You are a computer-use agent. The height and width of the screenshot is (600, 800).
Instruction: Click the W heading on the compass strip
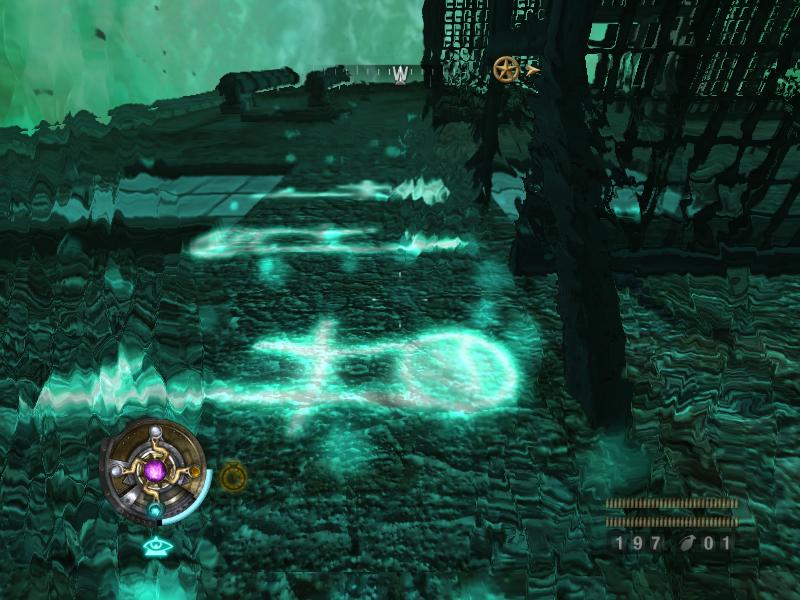tap(401, 74)
